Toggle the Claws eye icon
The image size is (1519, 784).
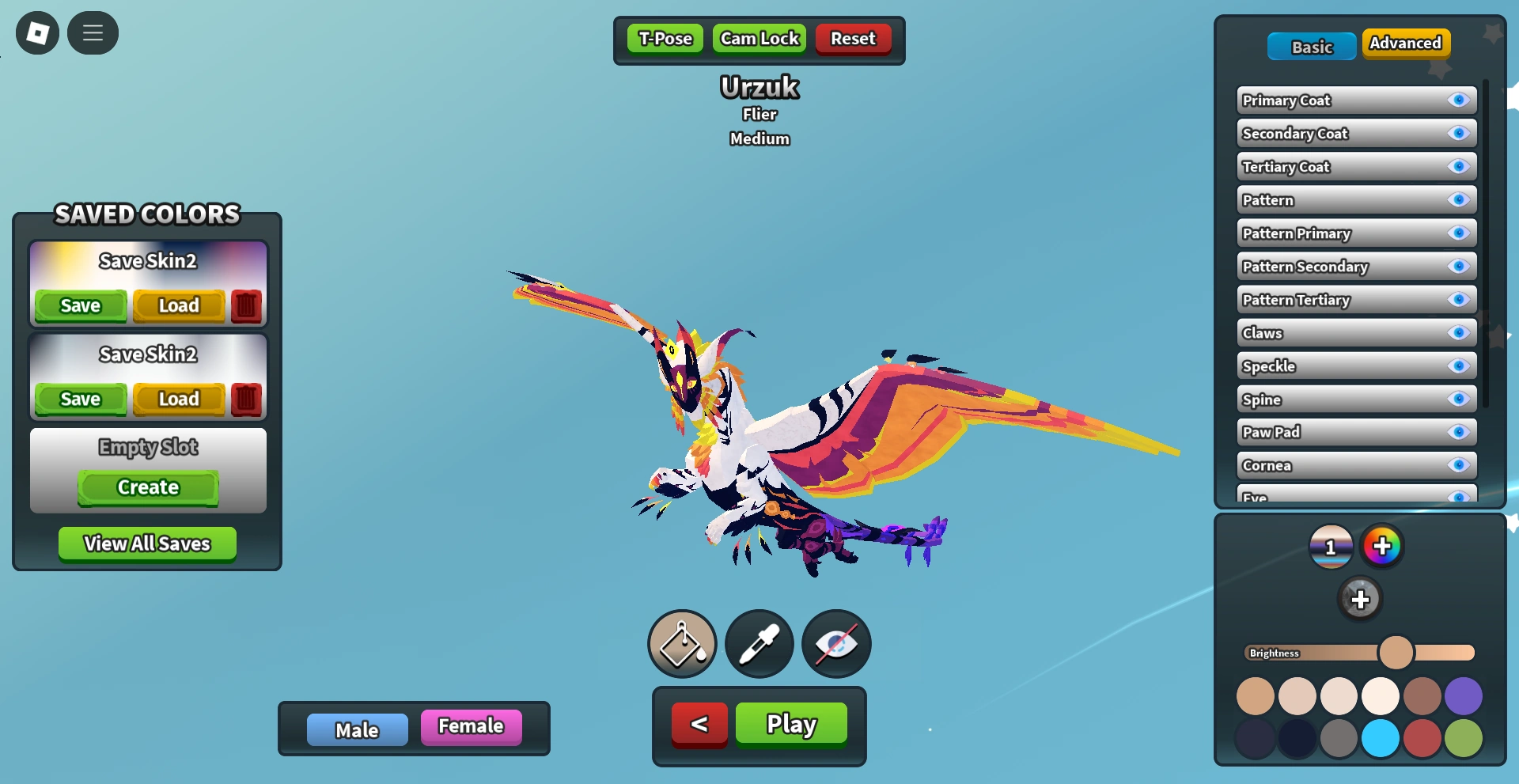point(1458,333)
